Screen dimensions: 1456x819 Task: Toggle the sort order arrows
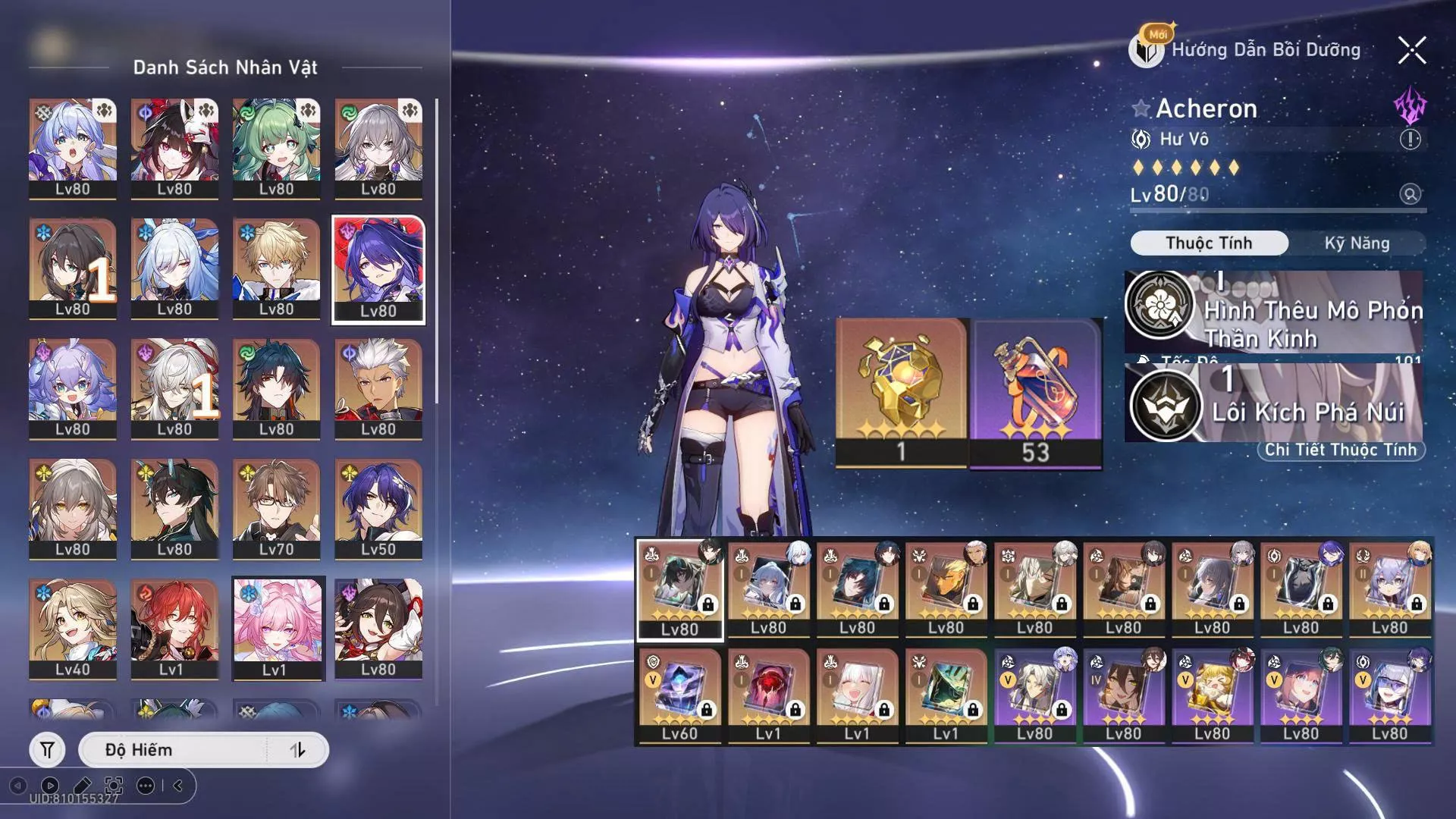click(298, 750)
